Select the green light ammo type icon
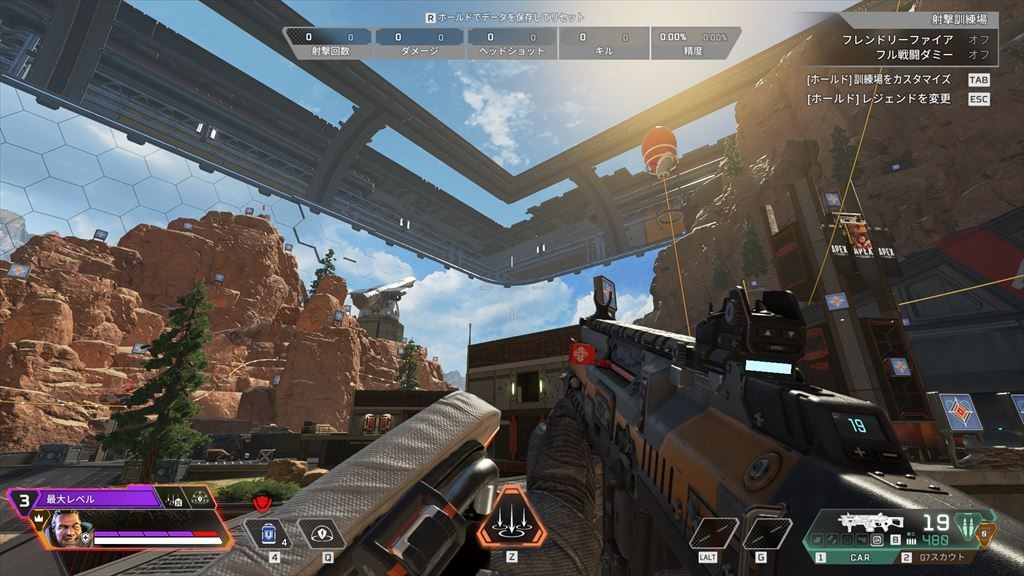 point(965,525)
